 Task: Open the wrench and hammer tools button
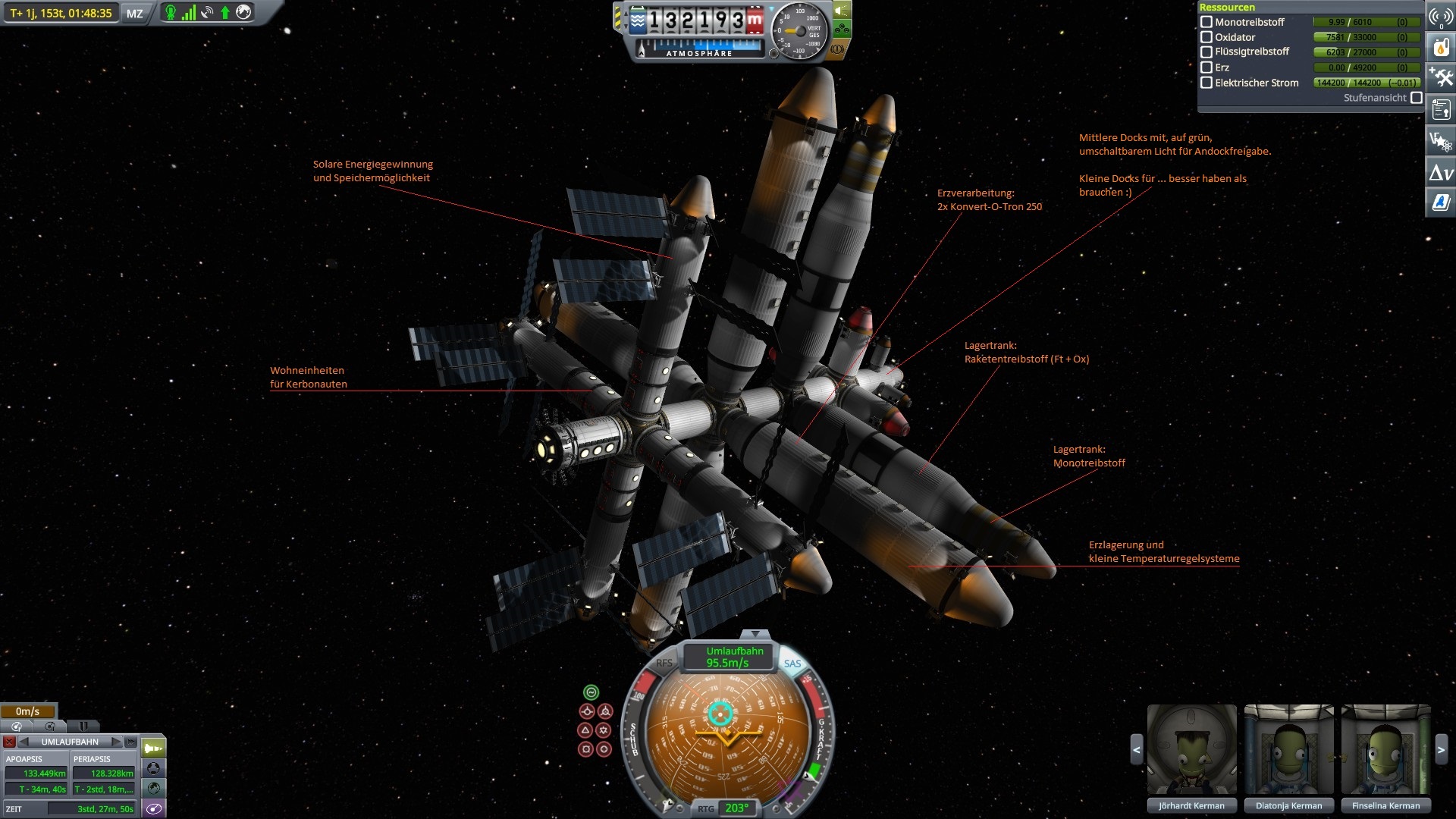pyautogui.click(x=1441, y=77)
